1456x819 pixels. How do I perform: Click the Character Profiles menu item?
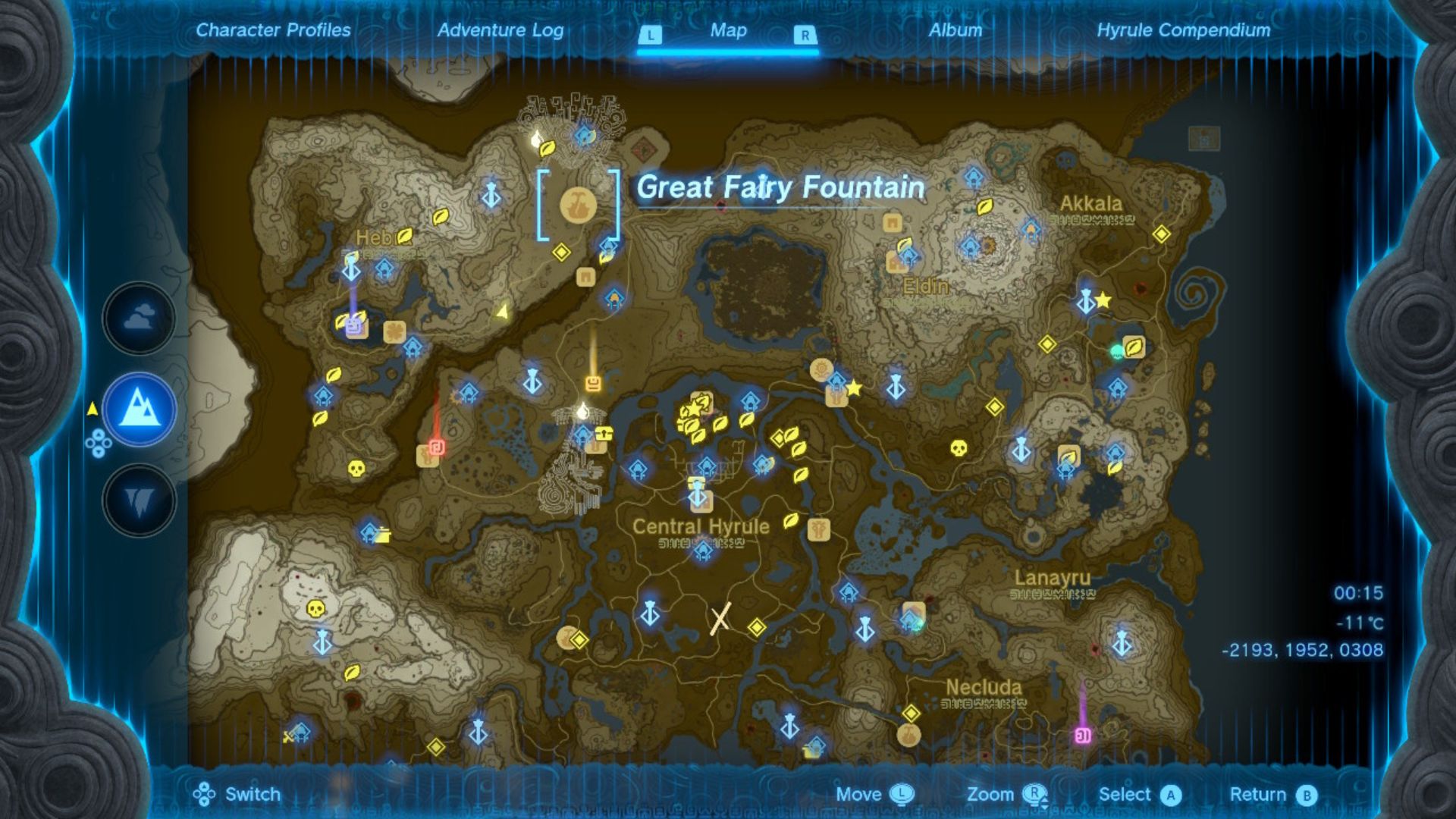coord(272,31)
